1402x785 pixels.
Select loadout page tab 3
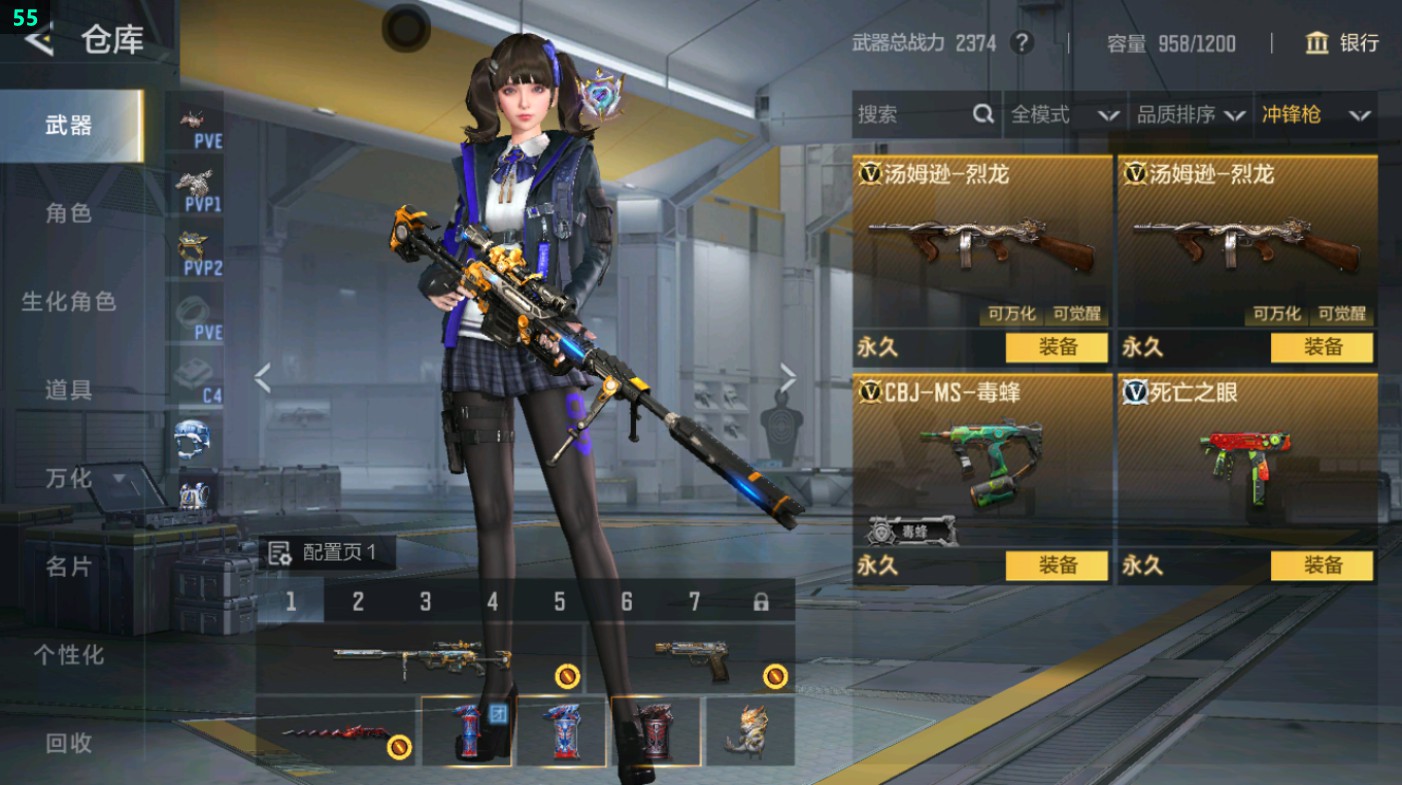click(x=424, y=601)
